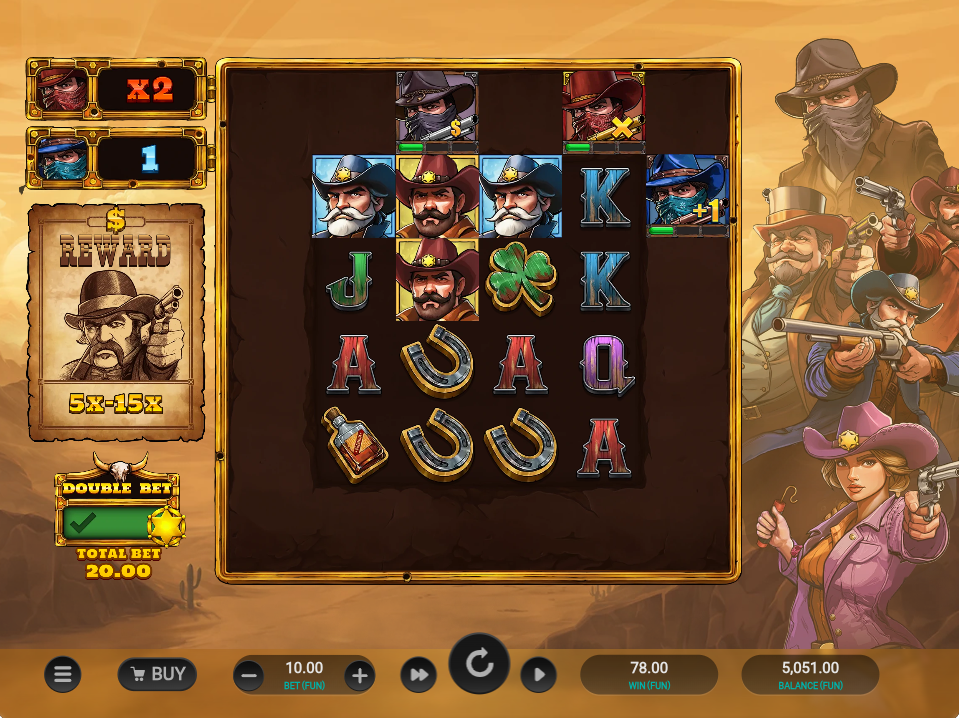The image size is (959, 718).
Task: Open the hamburger menu
Action: (x=62, y=675)
